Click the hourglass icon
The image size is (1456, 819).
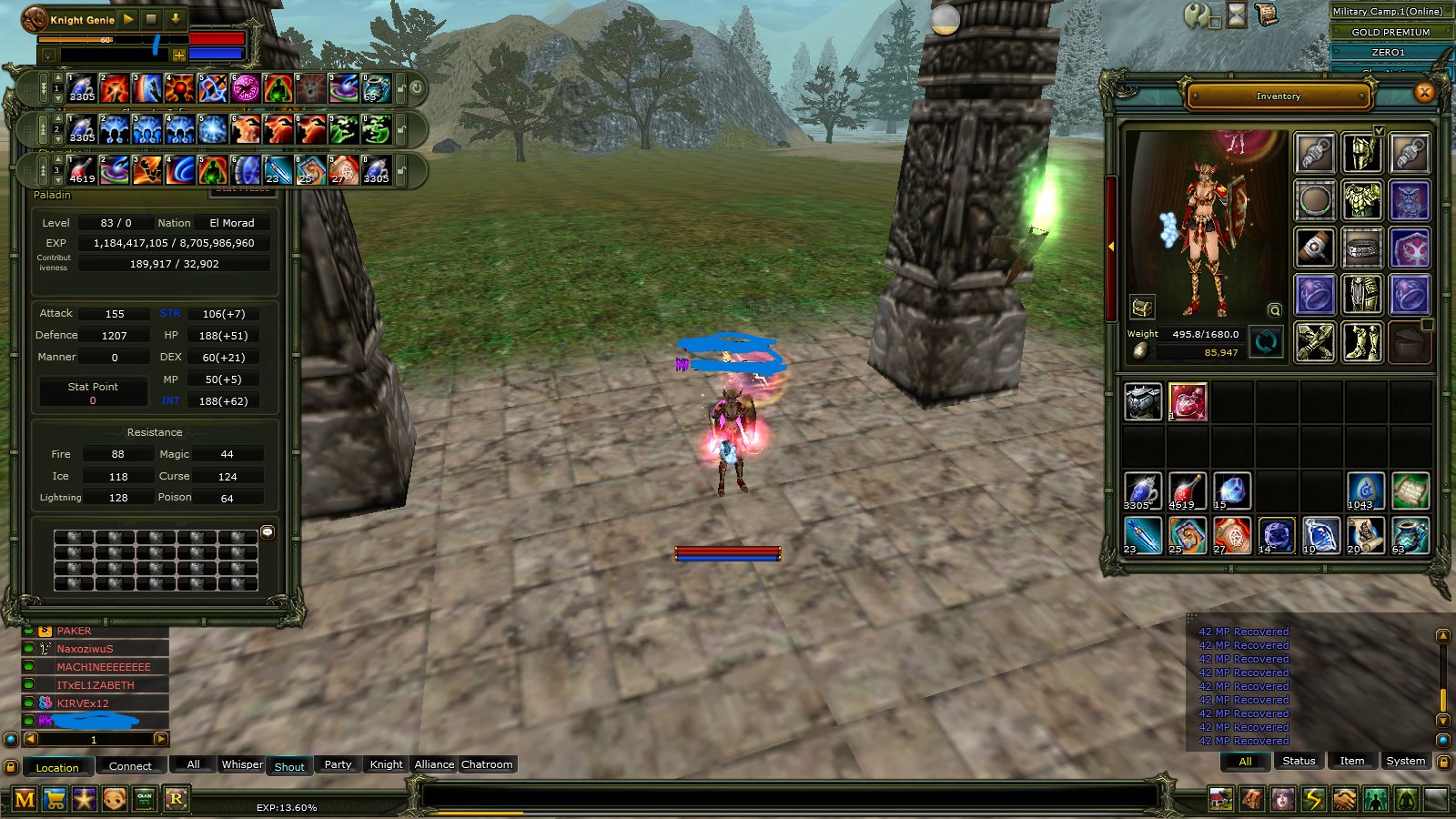point(1237,15)
